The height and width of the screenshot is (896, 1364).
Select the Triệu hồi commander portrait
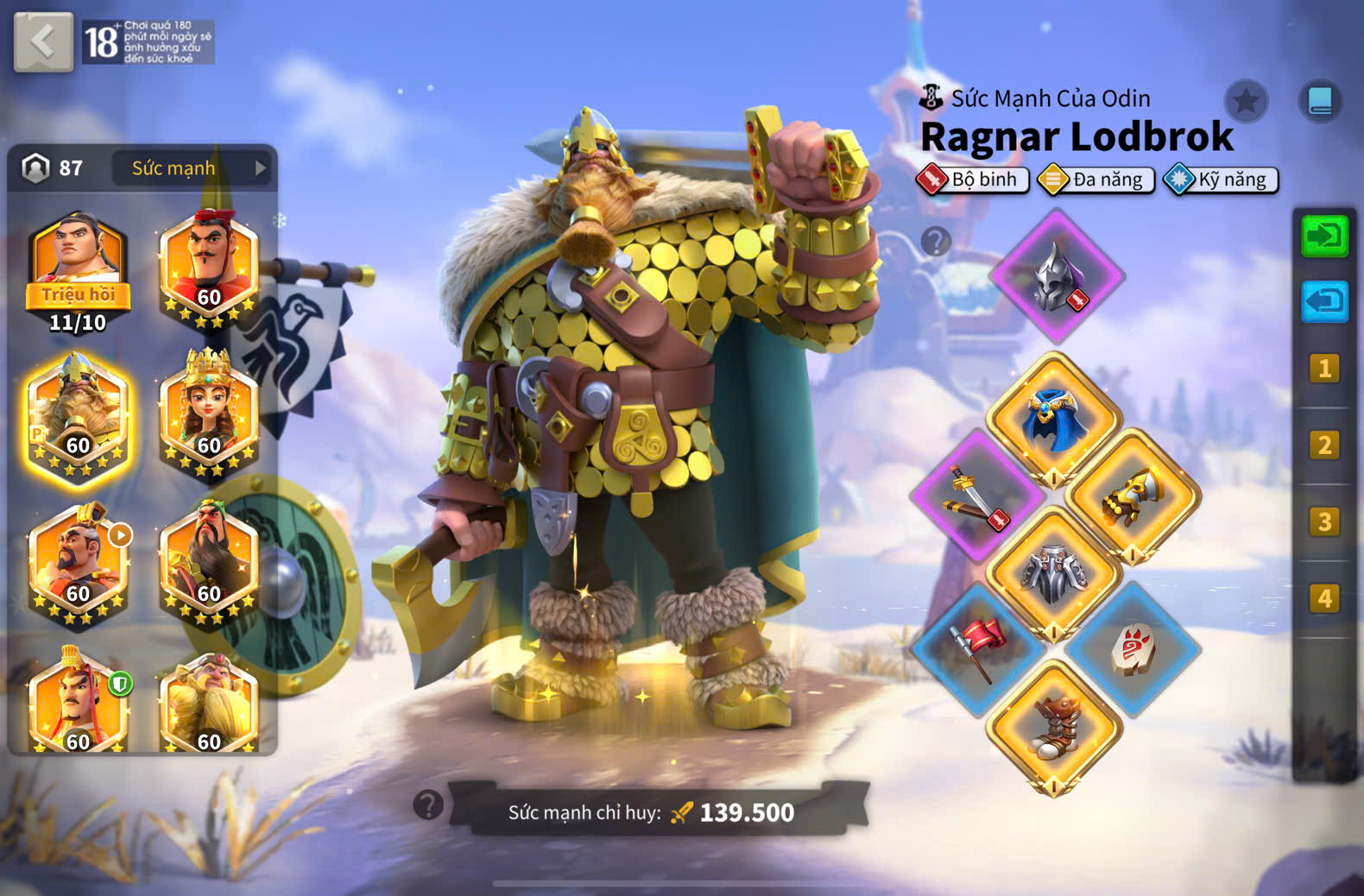(78, 269)
